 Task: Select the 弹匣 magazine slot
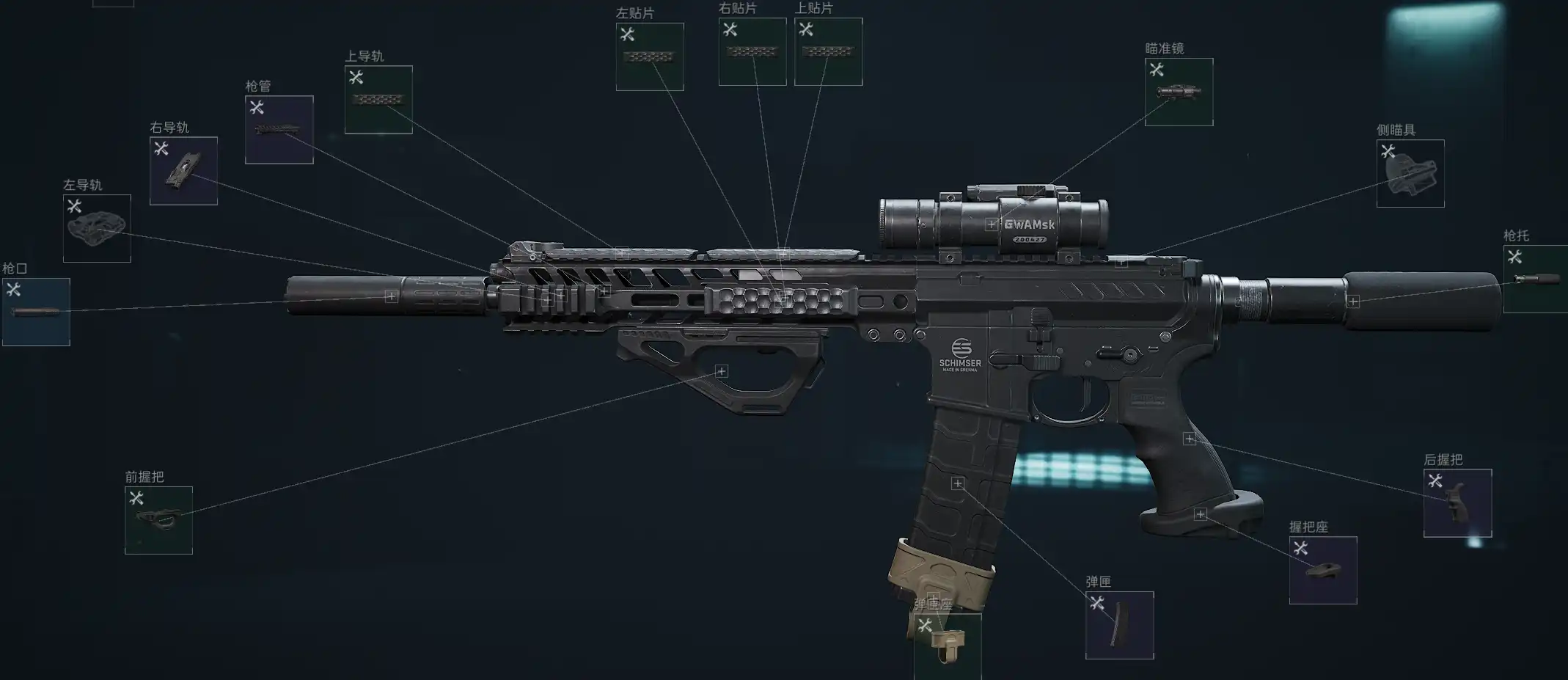(1119, 626)
